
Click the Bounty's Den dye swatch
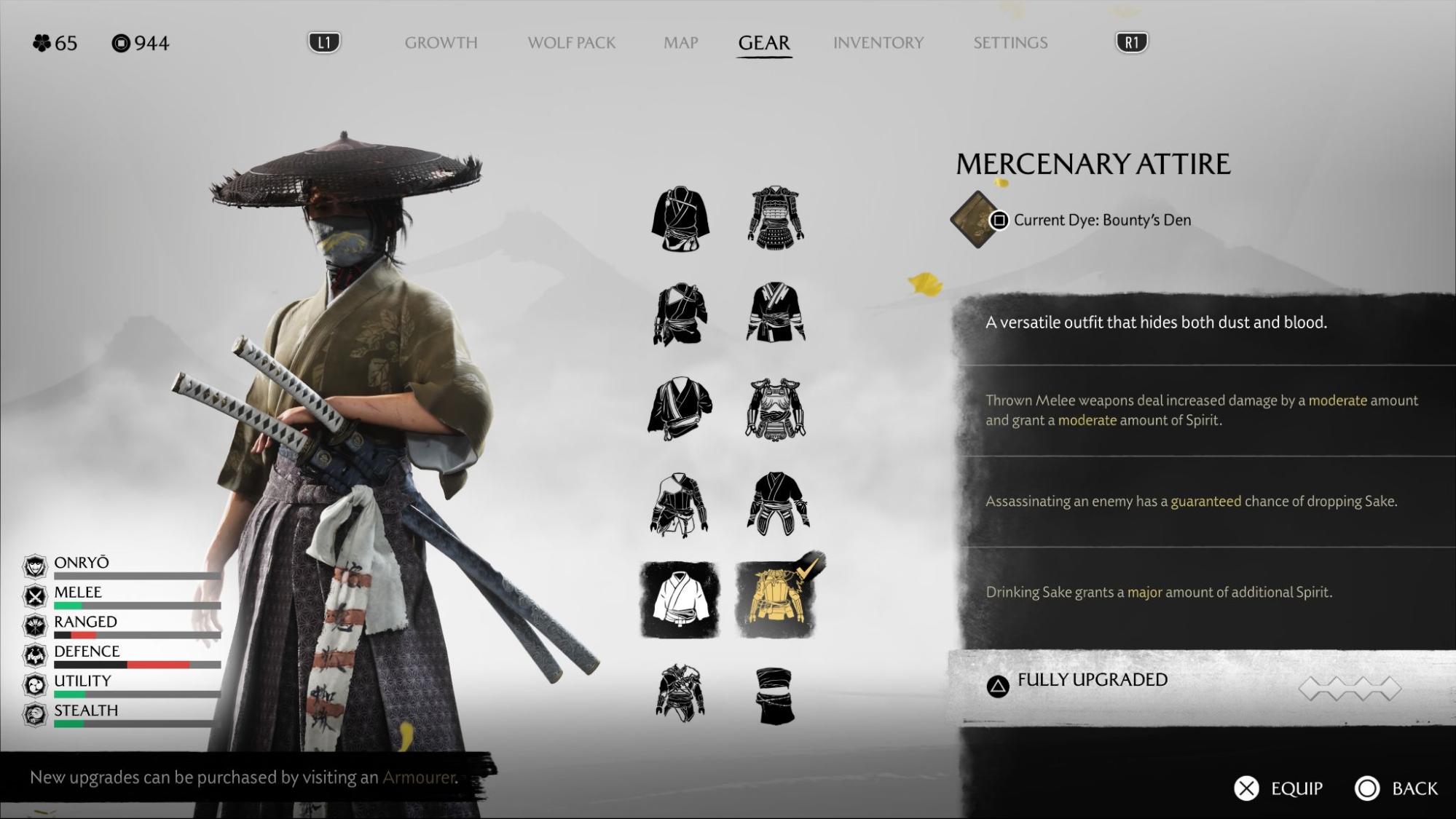click(x=975, y=220)
